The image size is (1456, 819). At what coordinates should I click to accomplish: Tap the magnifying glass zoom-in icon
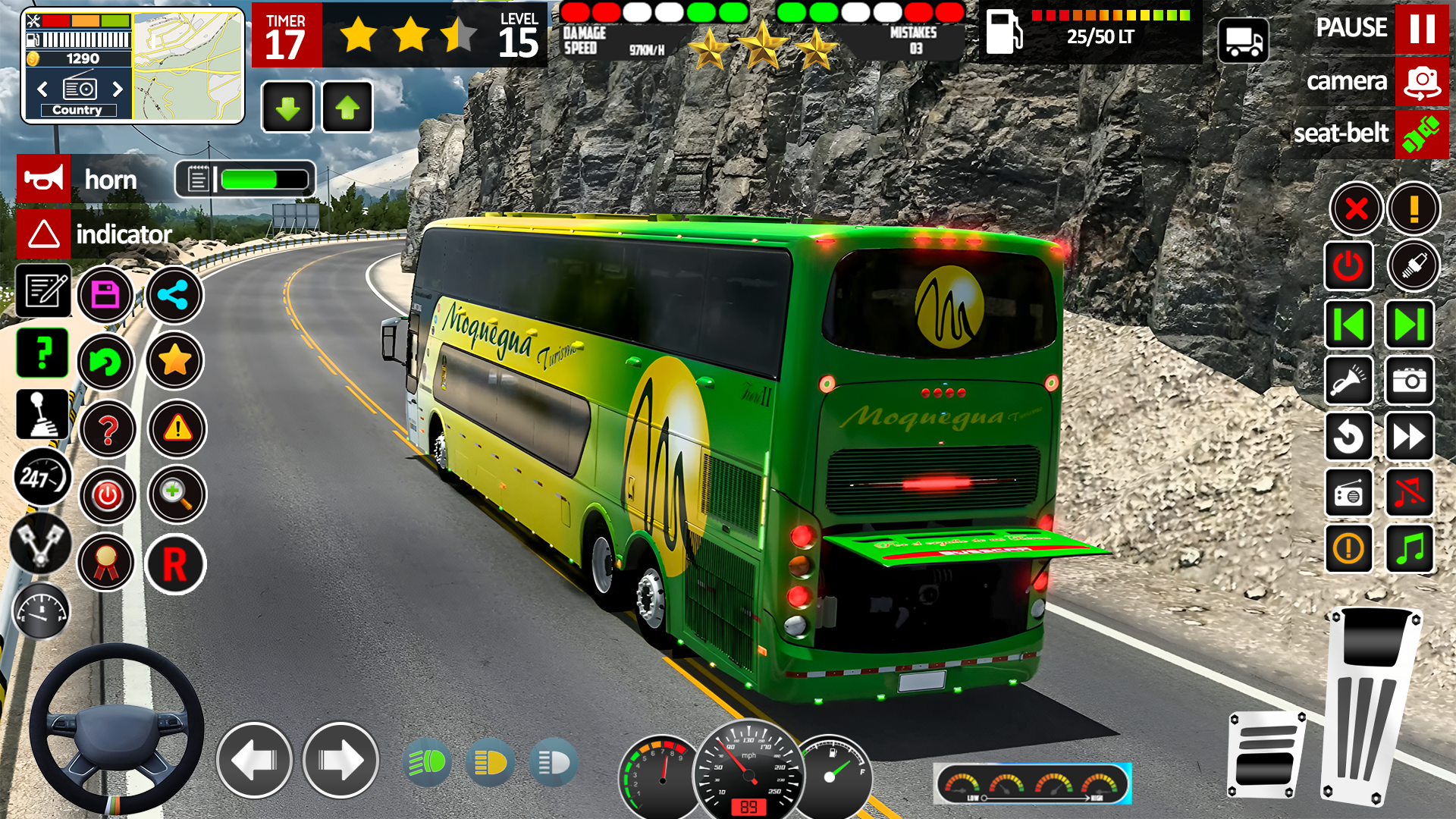tap(175, 494)
